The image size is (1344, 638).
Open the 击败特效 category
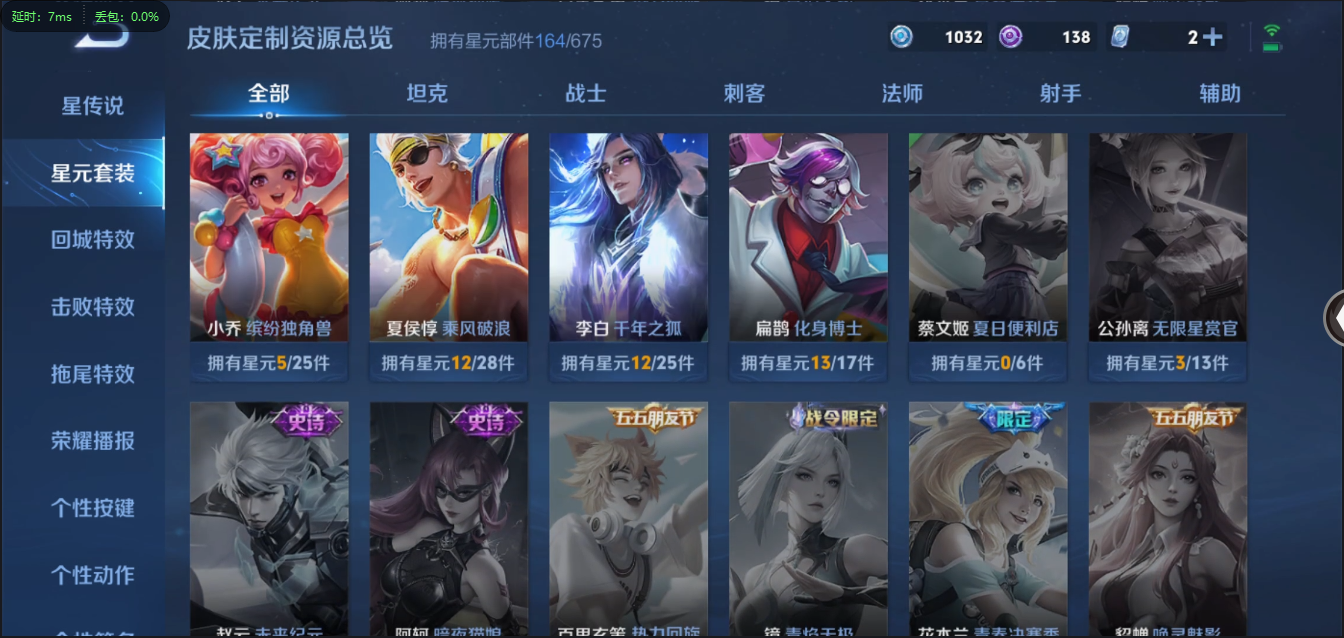point(92,307)
